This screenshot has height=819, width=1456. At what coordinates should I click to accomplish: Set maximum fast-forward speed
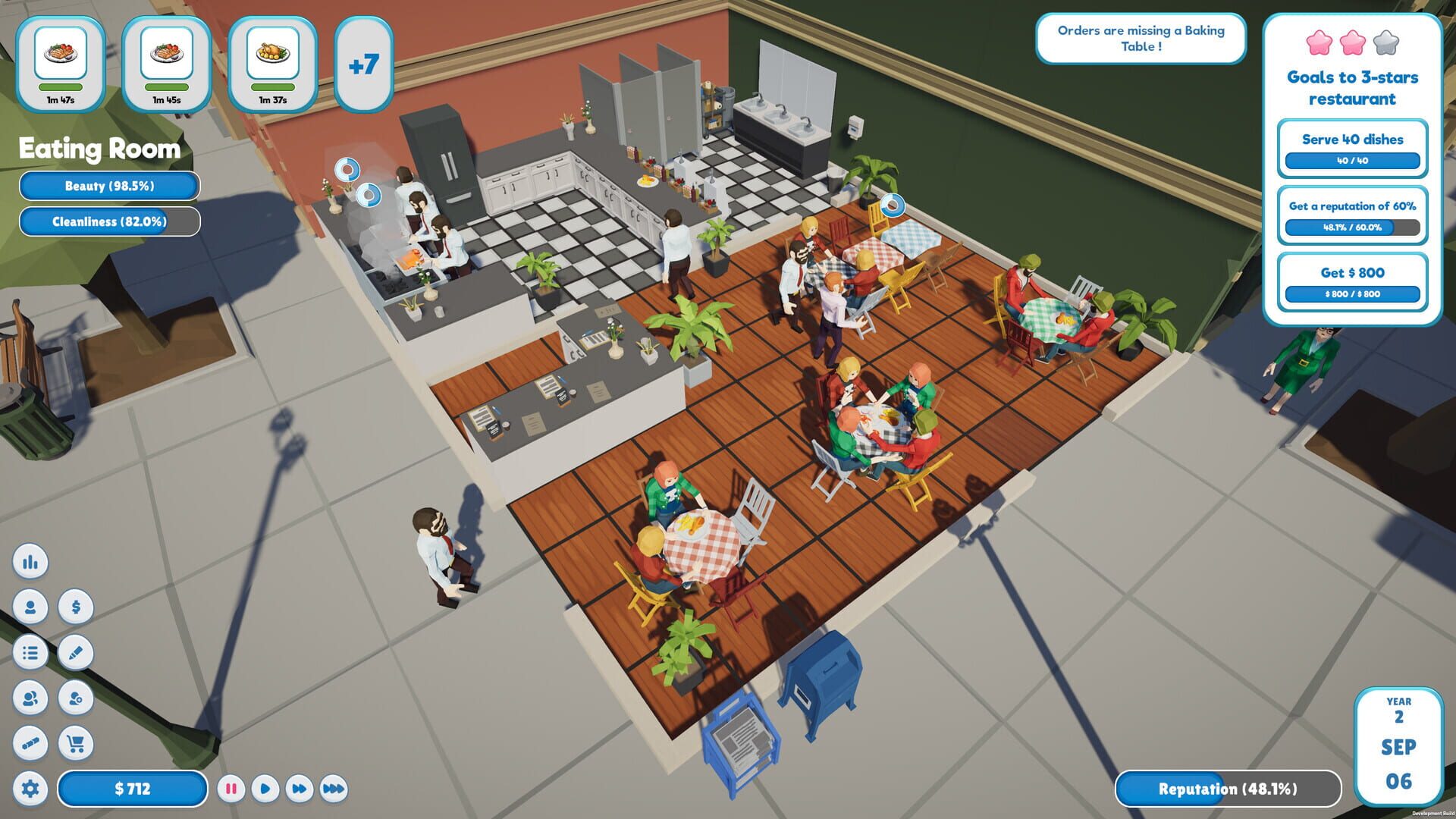point(332,789)
